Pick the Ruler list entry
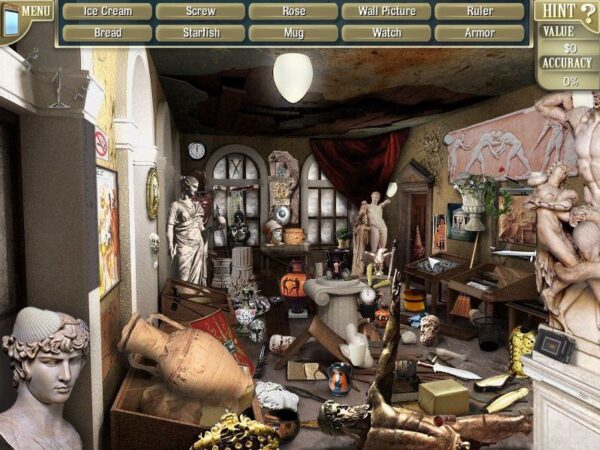Screen dimensions: 600x450 click(479, 12)
